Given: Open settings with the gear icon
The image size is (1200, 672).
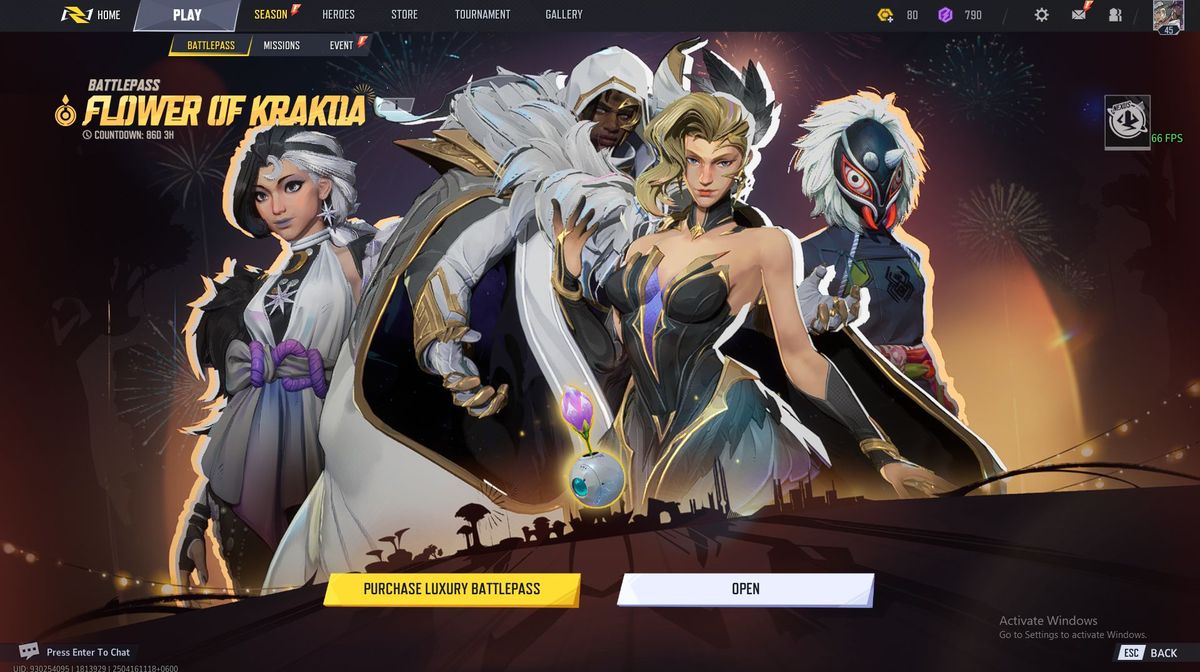Looking at the screenshot, I should coord(1041,15).
